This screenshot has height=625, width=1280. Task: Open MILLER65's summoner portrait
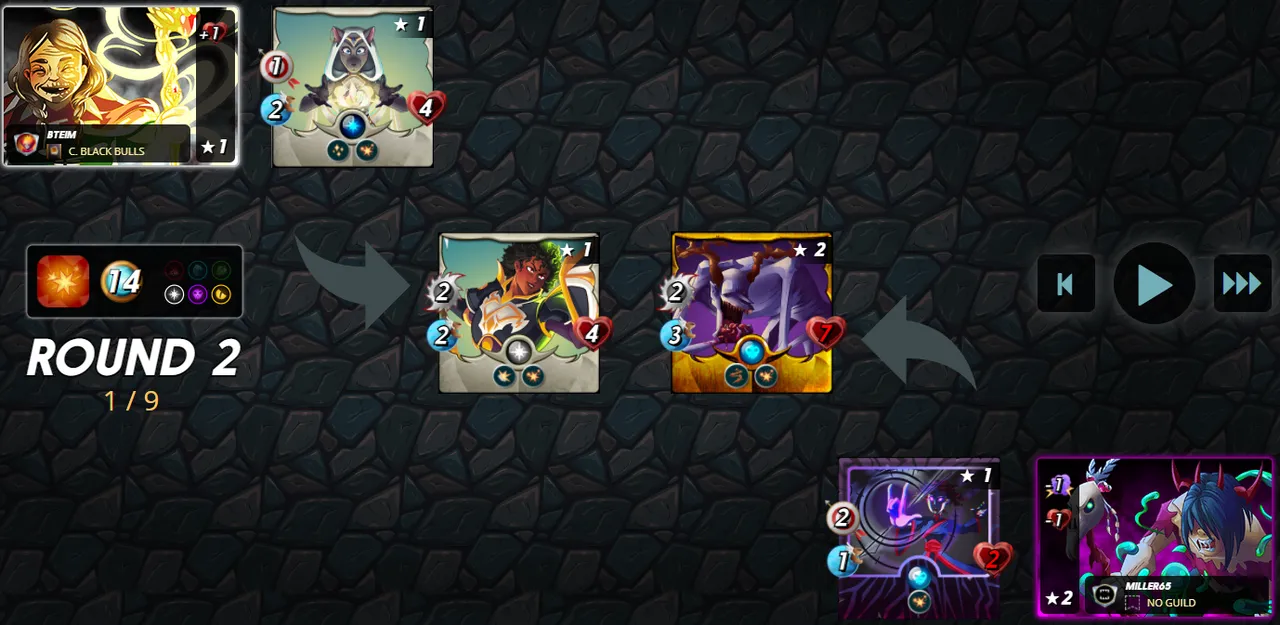[1155, 537]
